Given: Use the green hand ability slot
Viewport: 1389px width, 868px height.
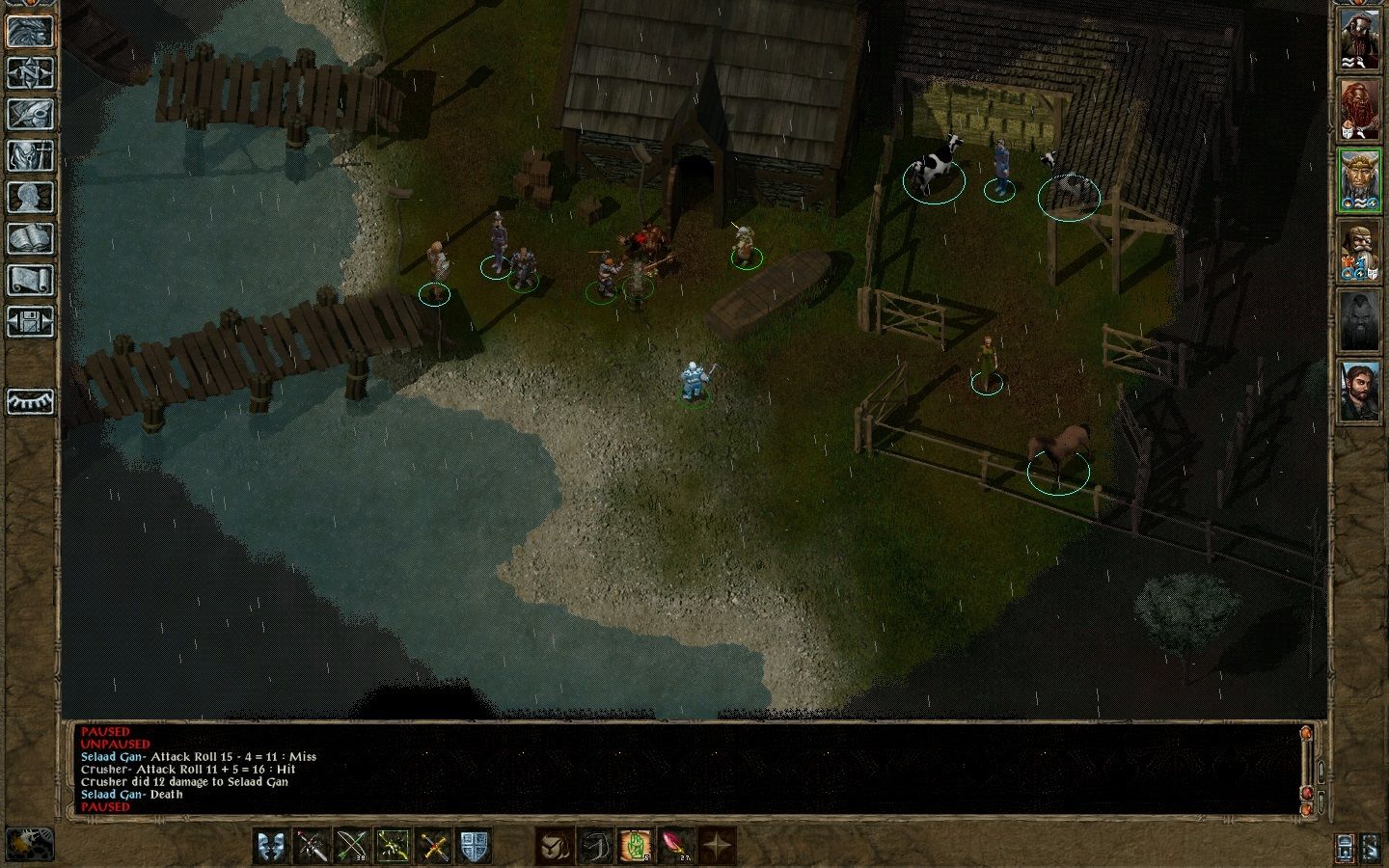Looking at the screenshot, I should pyautogui.click(x=635, y=846).
